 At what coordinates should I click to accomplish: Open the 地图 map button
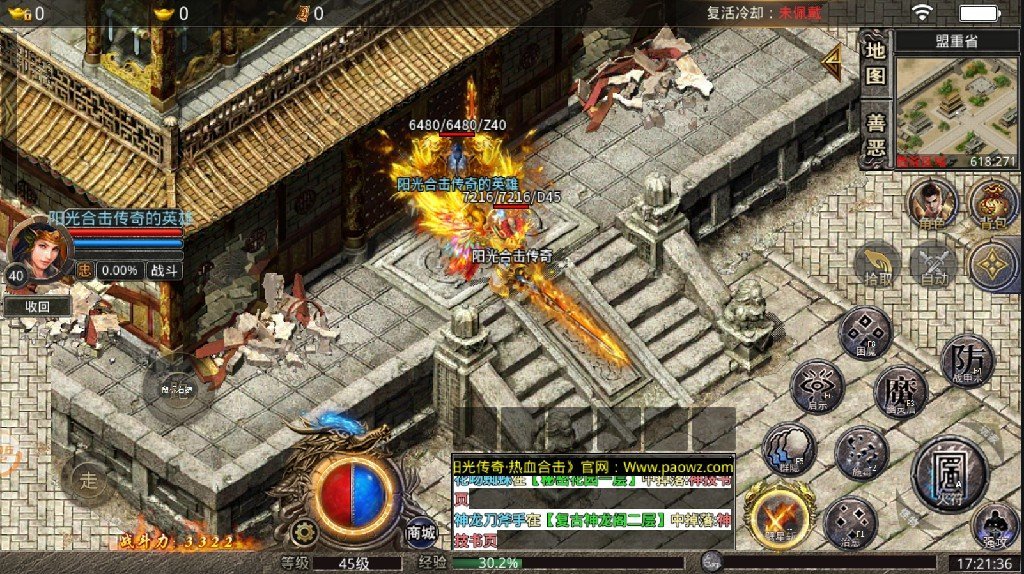[875, 62]
